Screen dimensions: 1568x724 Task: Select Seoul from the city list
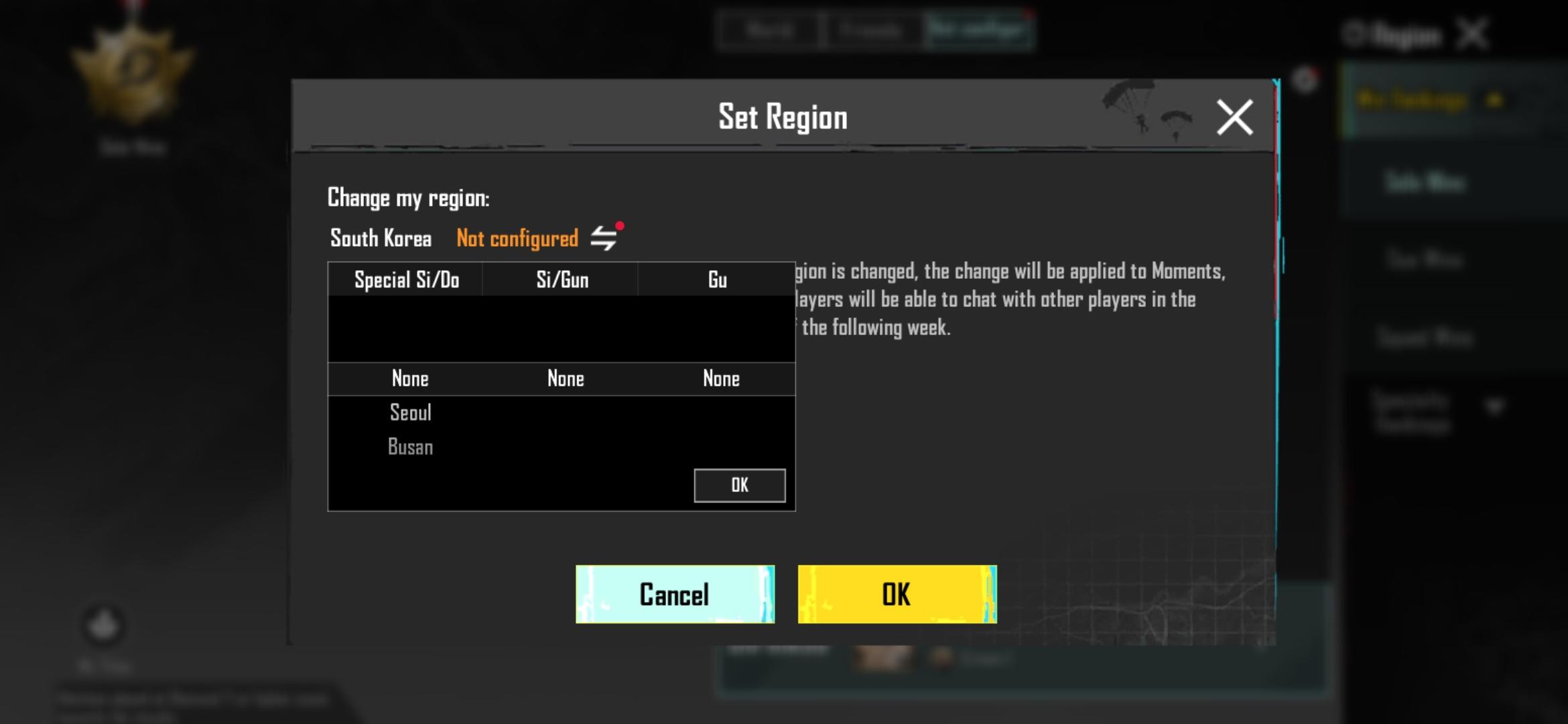(410, 413)
